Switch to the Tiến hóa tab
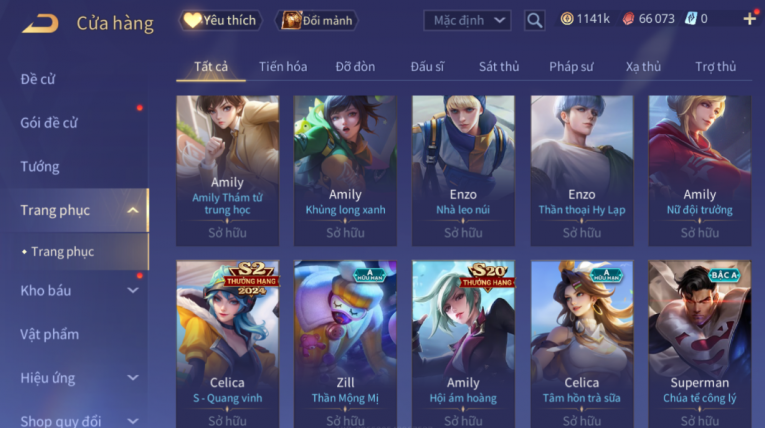This screenshot has height=428, width=765. (283, 67)
